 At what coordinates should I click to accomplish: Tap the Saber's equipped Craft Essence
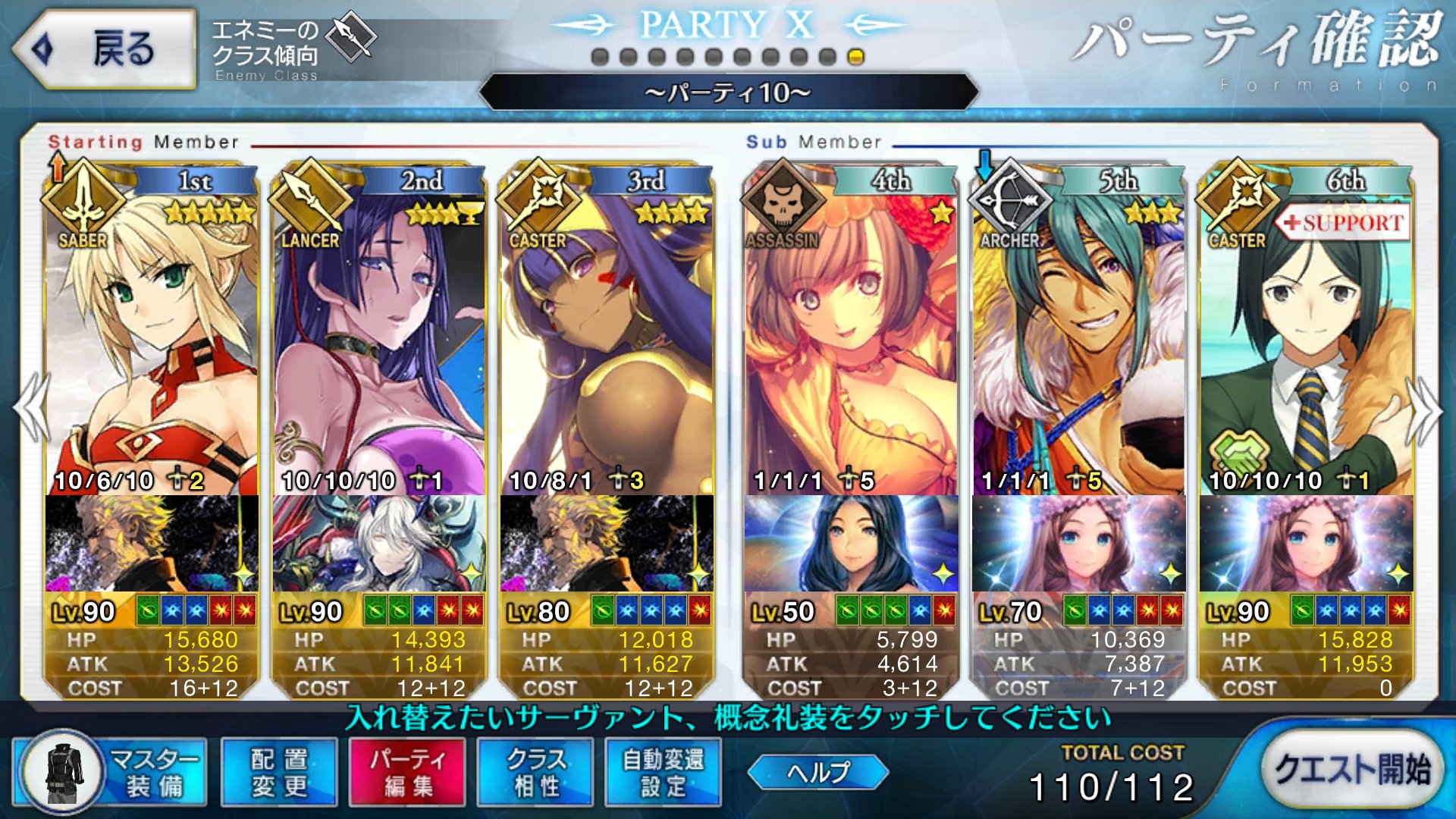click(152, 543)
